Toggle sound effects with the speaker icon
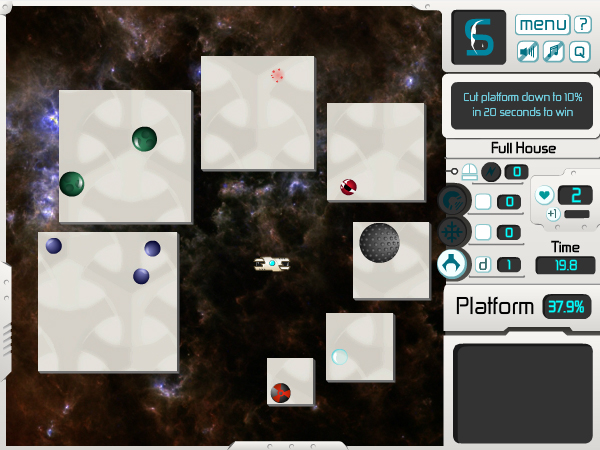Image resolution: width=600 pixels, height=450 pixels. click(x=528, y=51)
